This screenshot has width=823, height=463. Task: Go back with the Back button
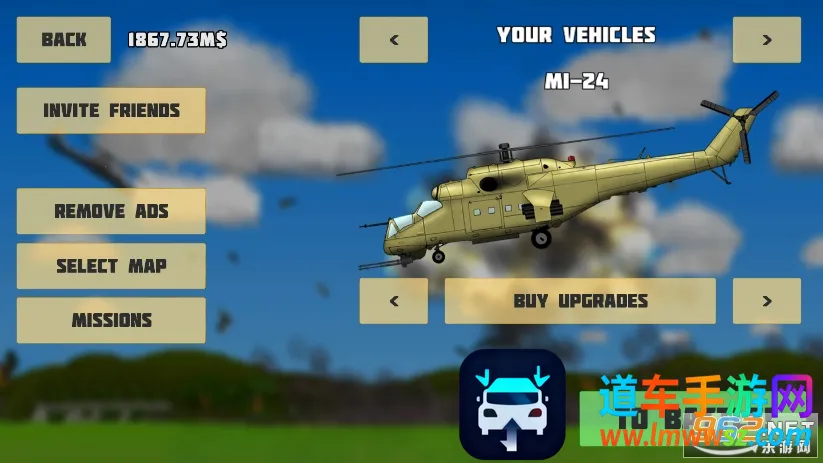coord(64,40)
